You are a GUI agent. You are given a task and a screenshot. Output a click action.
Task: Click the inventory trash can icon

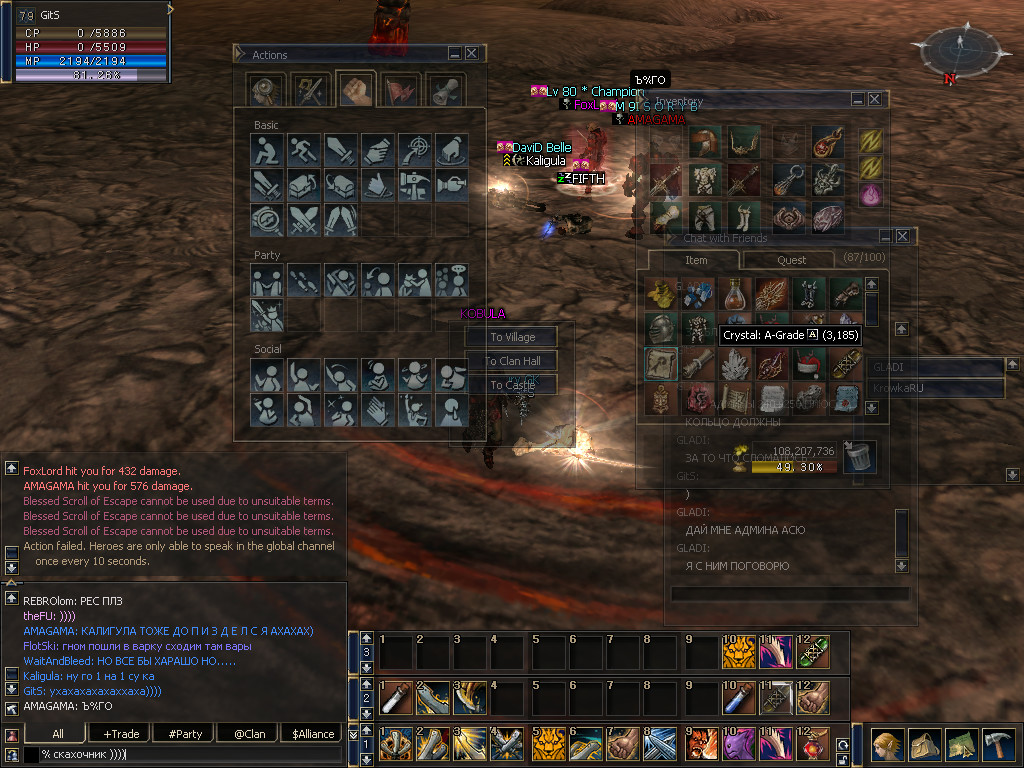click(860, 457)
